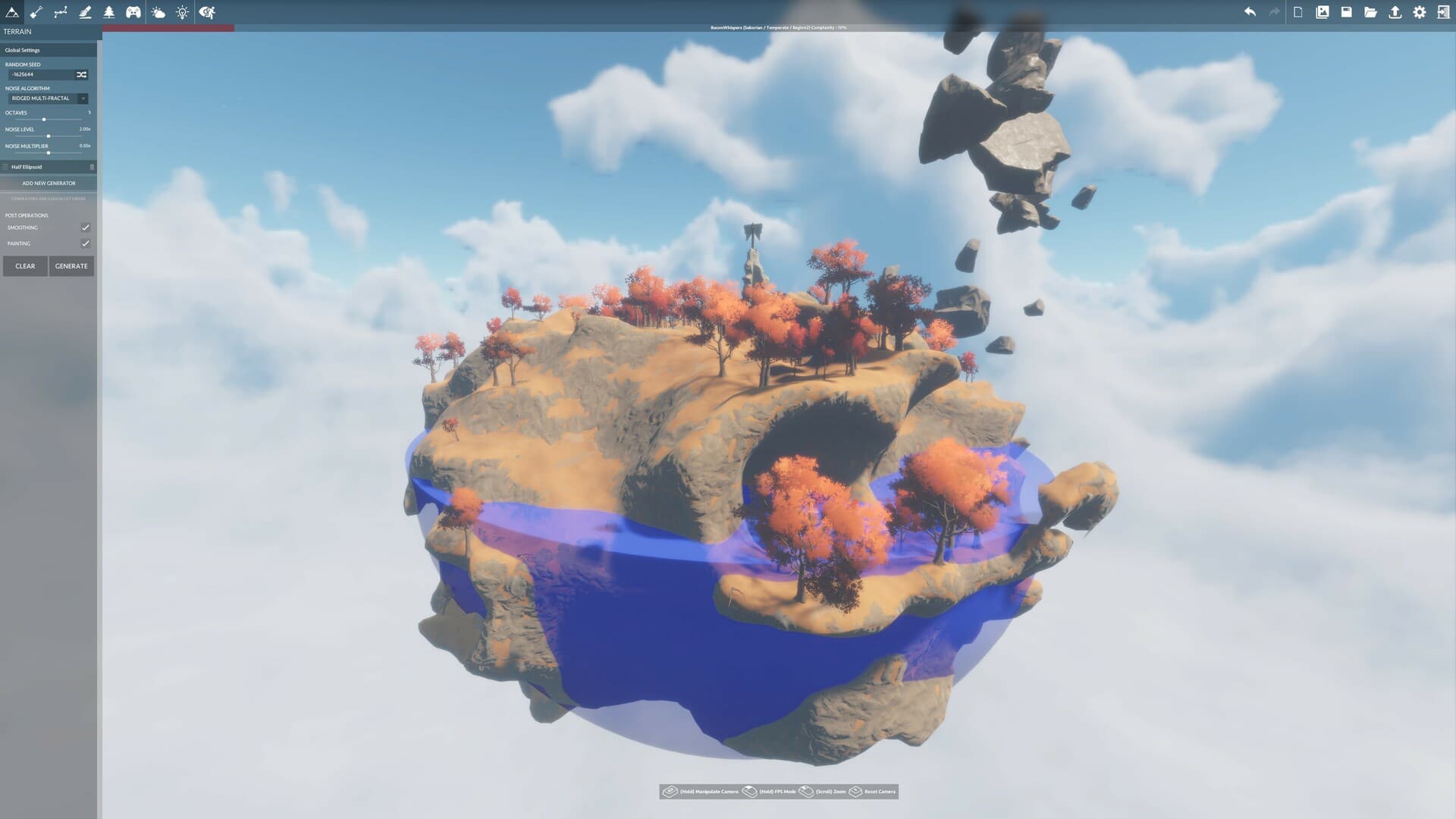The height and width of the screenshot is (819, 1456).
Task: Select the terrain painting brush tool
Action: tap(84, 12)
